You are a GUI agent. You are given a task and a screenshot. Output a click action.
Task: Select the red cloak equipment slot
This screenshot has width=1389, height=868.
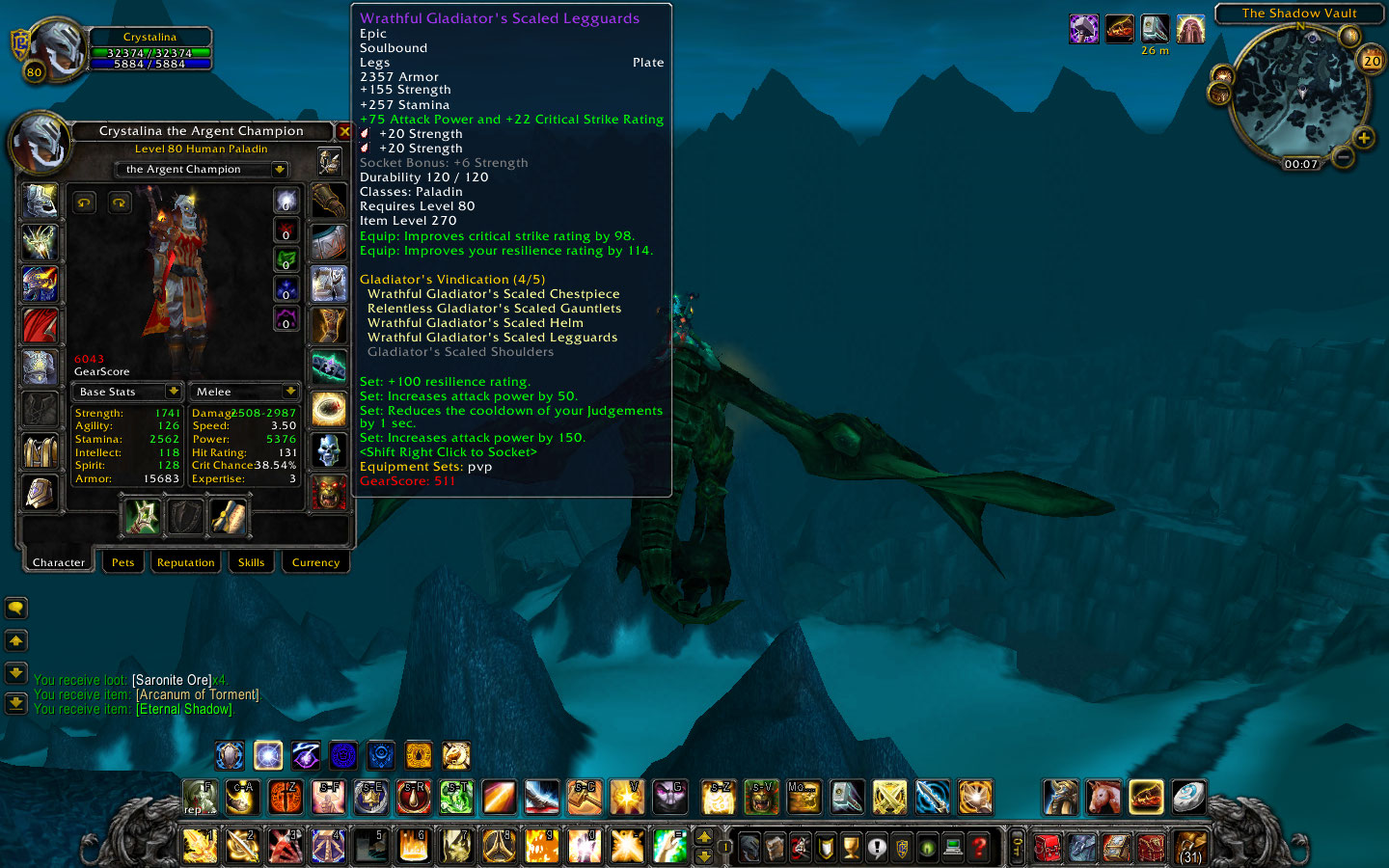40,326
